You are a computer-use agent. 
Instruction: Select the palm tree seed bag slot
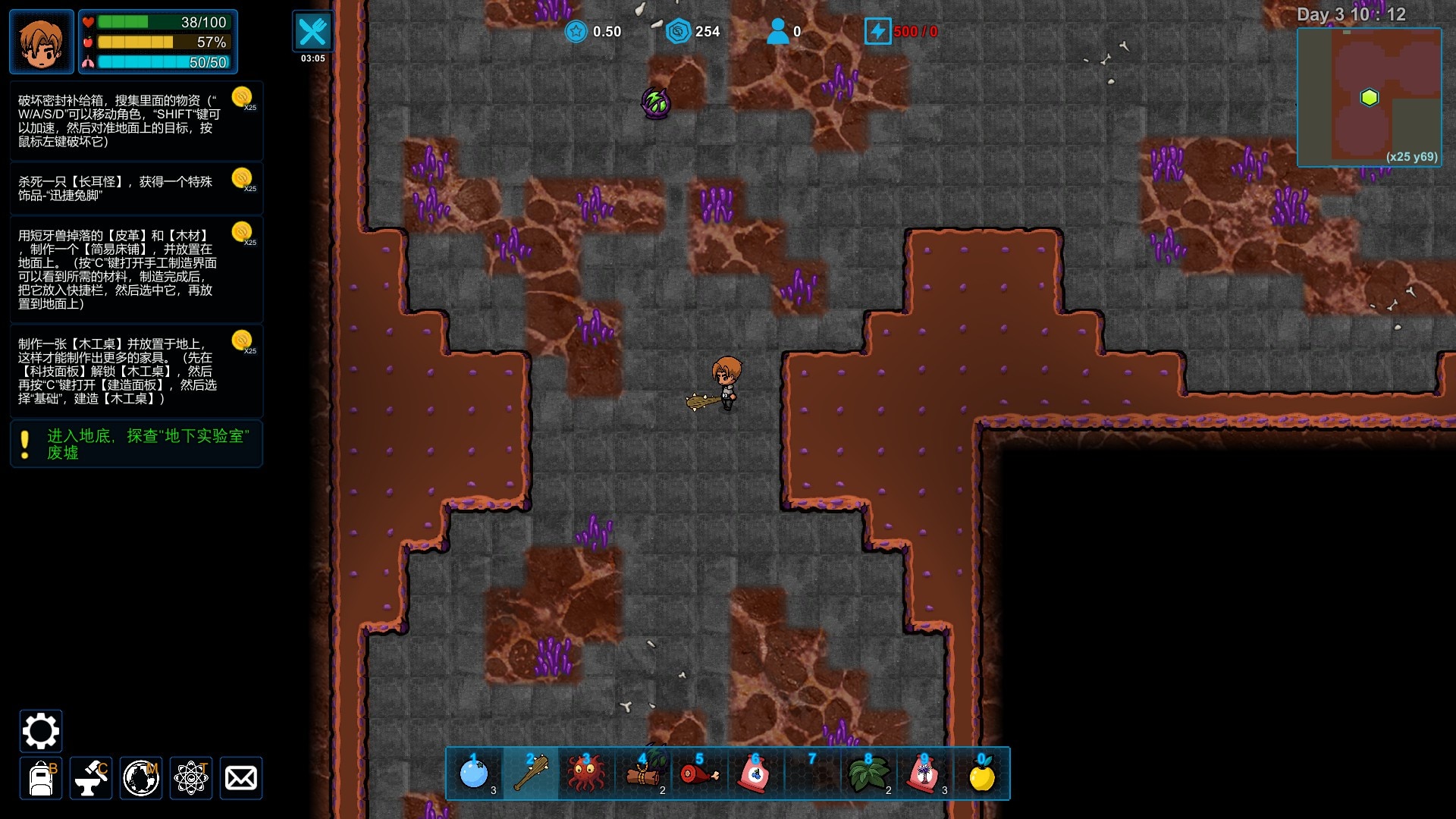click(x=924, y=774)
